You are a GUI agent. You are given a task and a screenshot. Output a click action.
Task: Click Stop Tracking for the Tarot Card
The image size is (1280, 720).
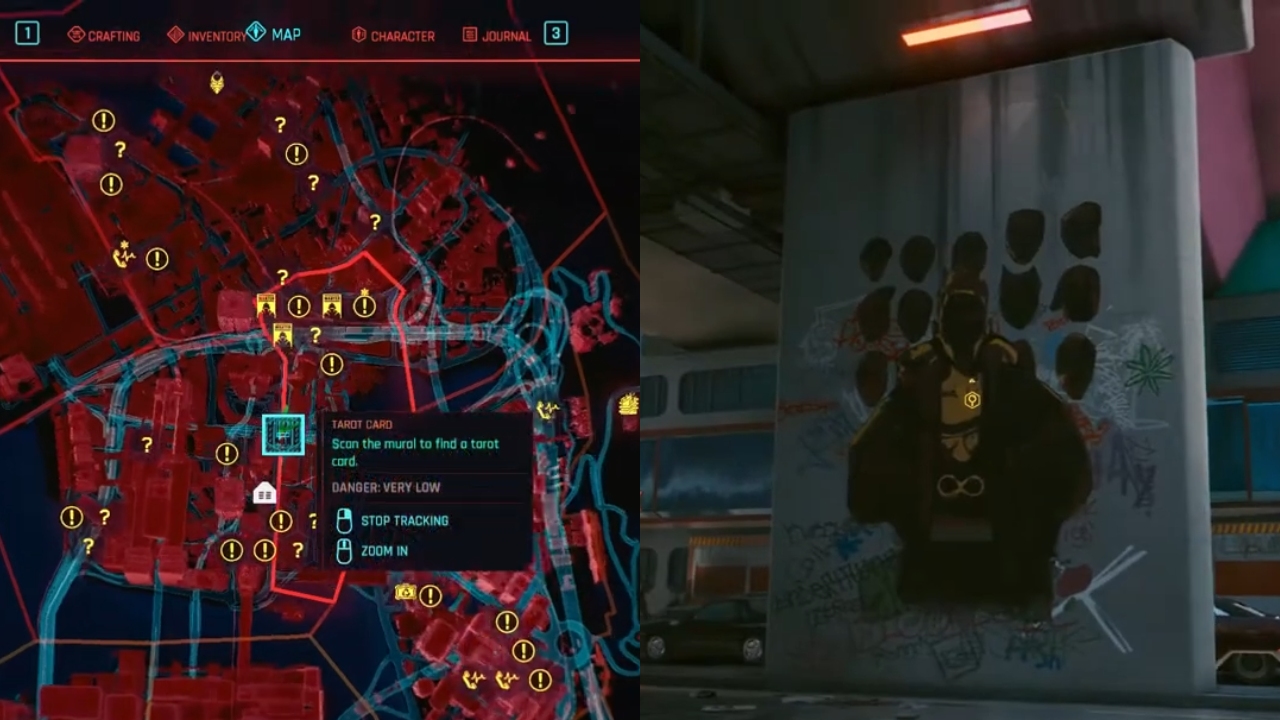coord(404,521)
